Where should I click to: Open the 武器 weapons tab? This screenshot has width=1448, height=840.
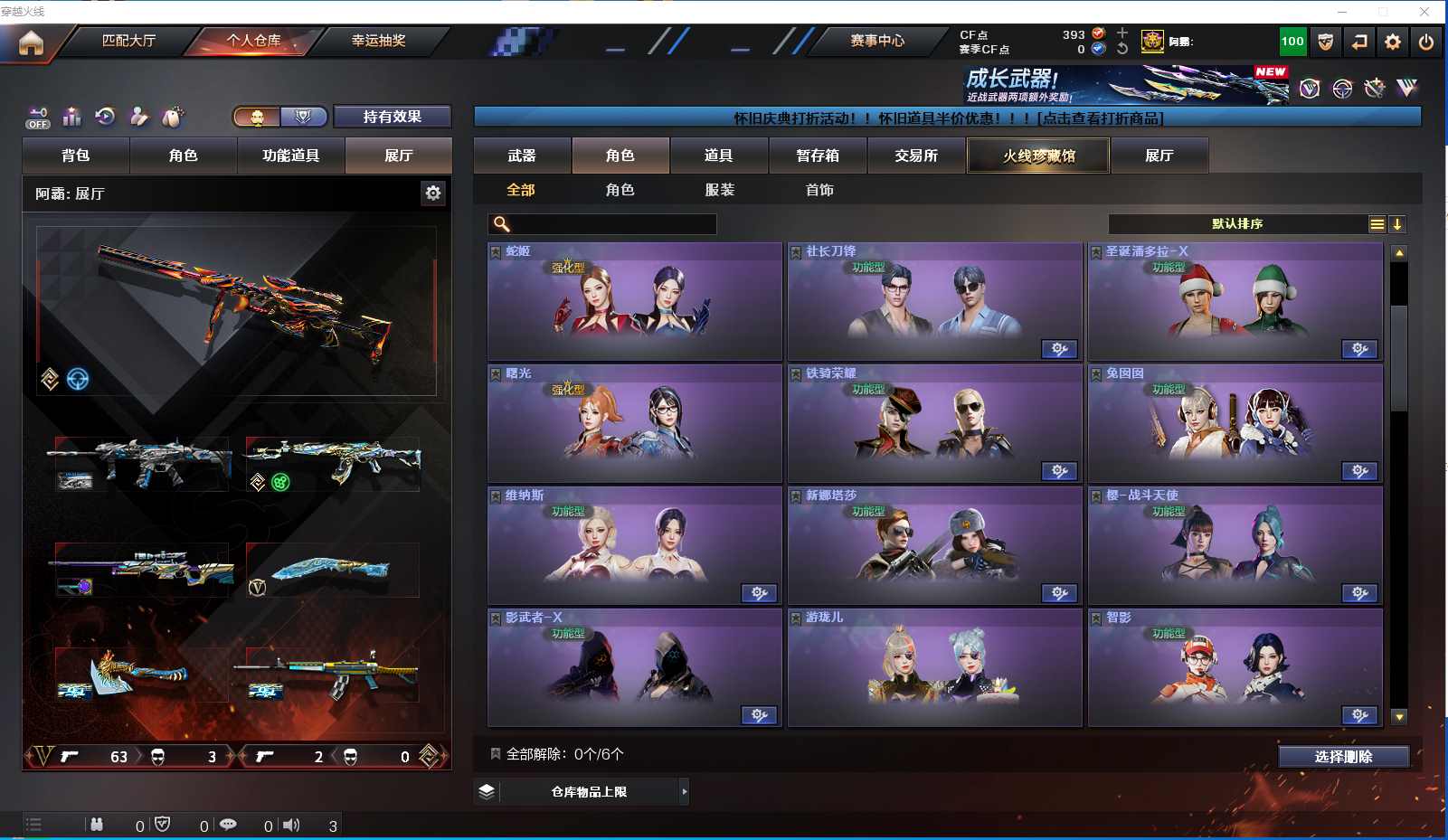tap(522, 156)
